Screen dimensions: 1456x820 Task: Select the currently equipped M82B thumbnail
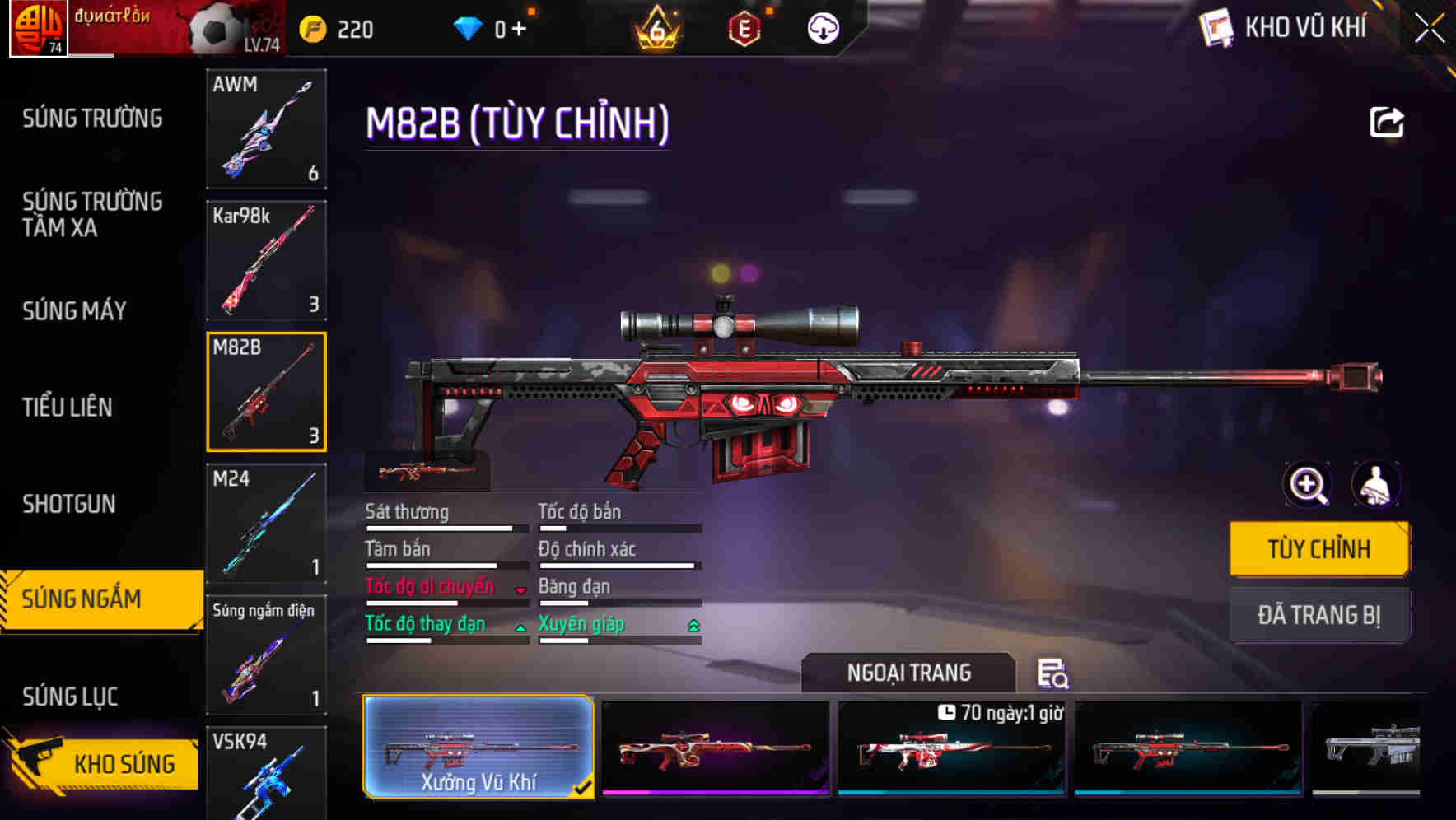point(266,392)
